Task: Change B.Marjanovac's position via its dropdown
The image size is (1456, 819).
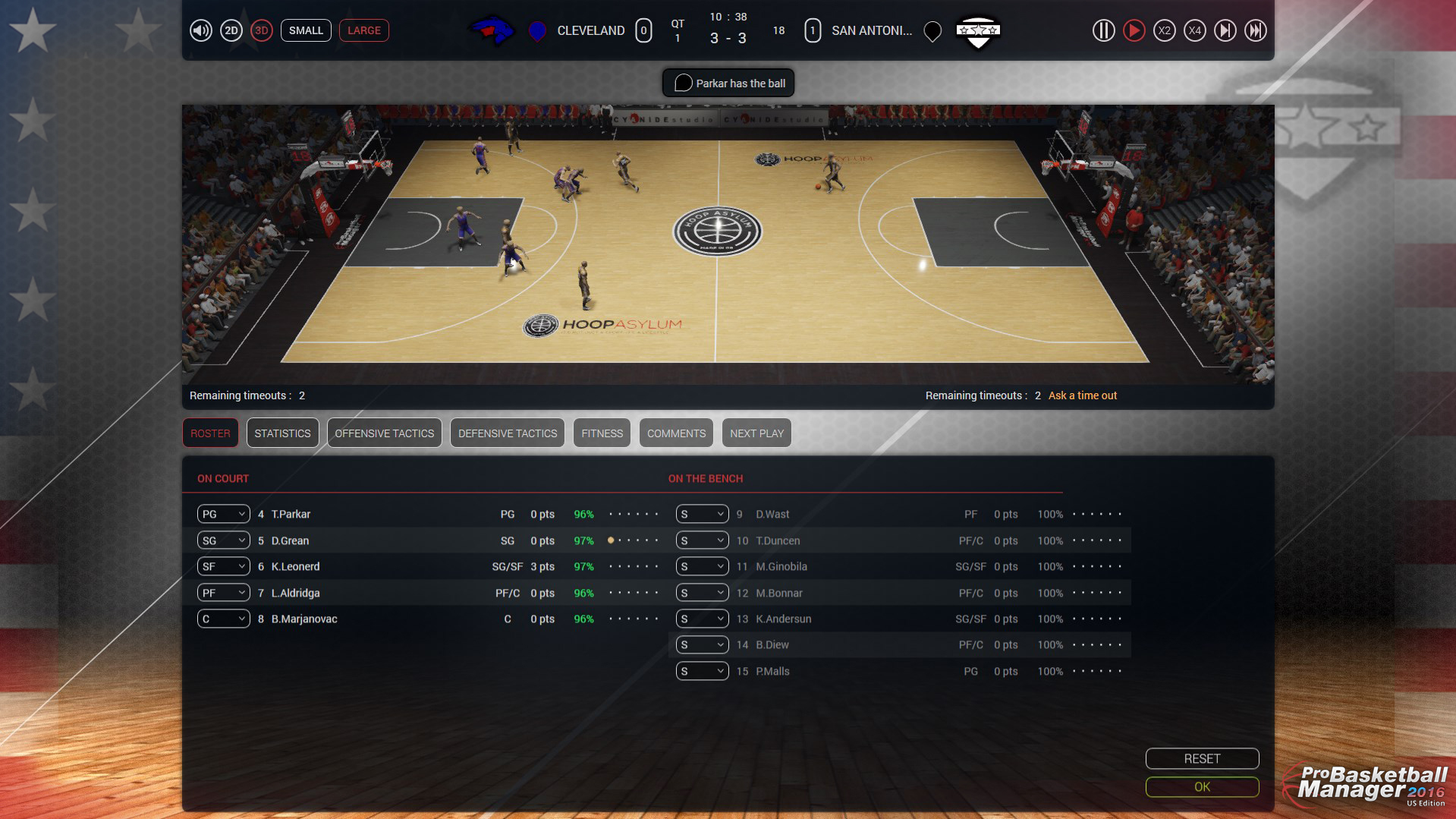Action: [x=222, y=619]
